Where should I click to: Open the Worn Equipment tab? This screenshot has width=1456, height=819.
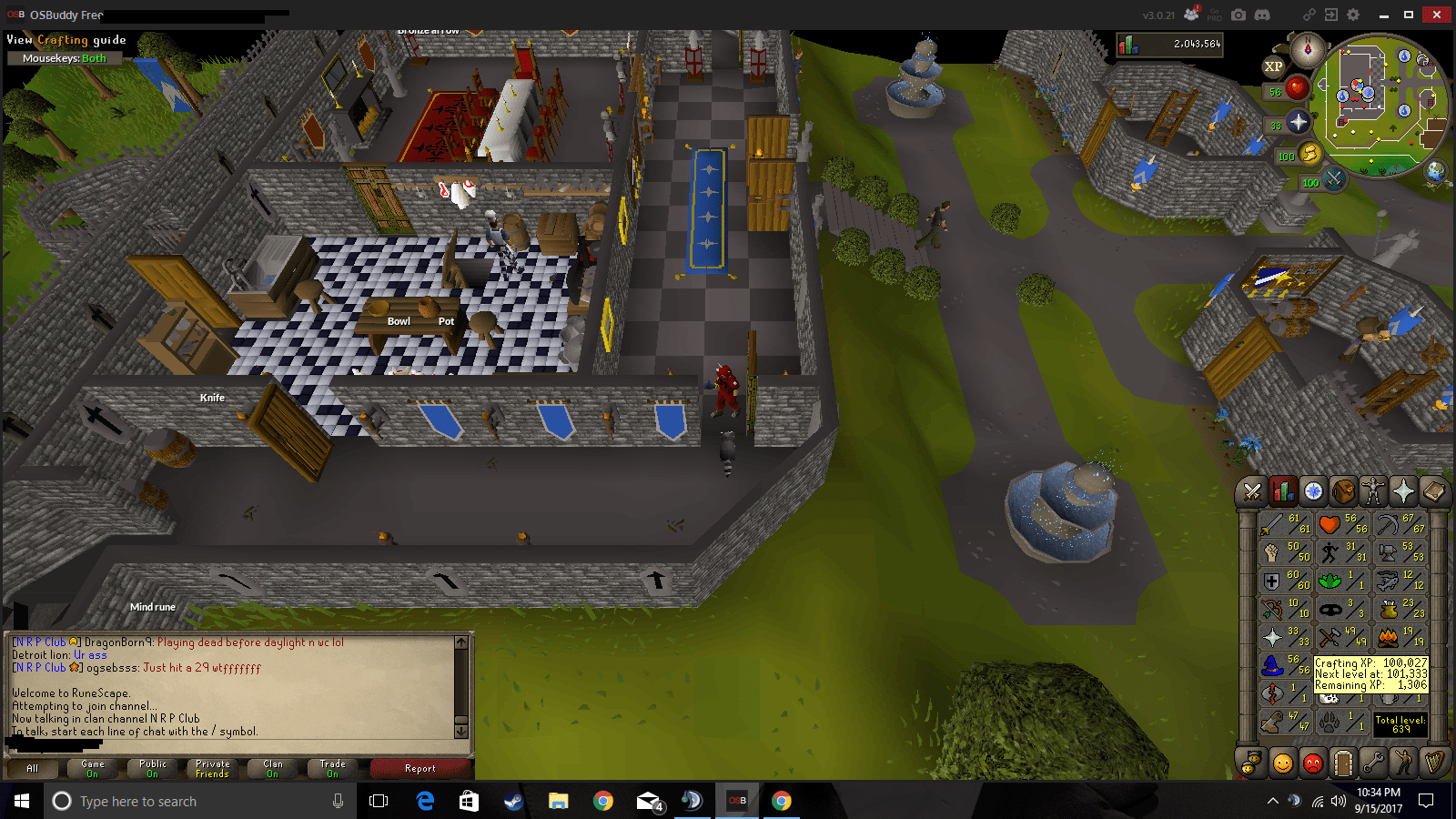coord(1372,492)
